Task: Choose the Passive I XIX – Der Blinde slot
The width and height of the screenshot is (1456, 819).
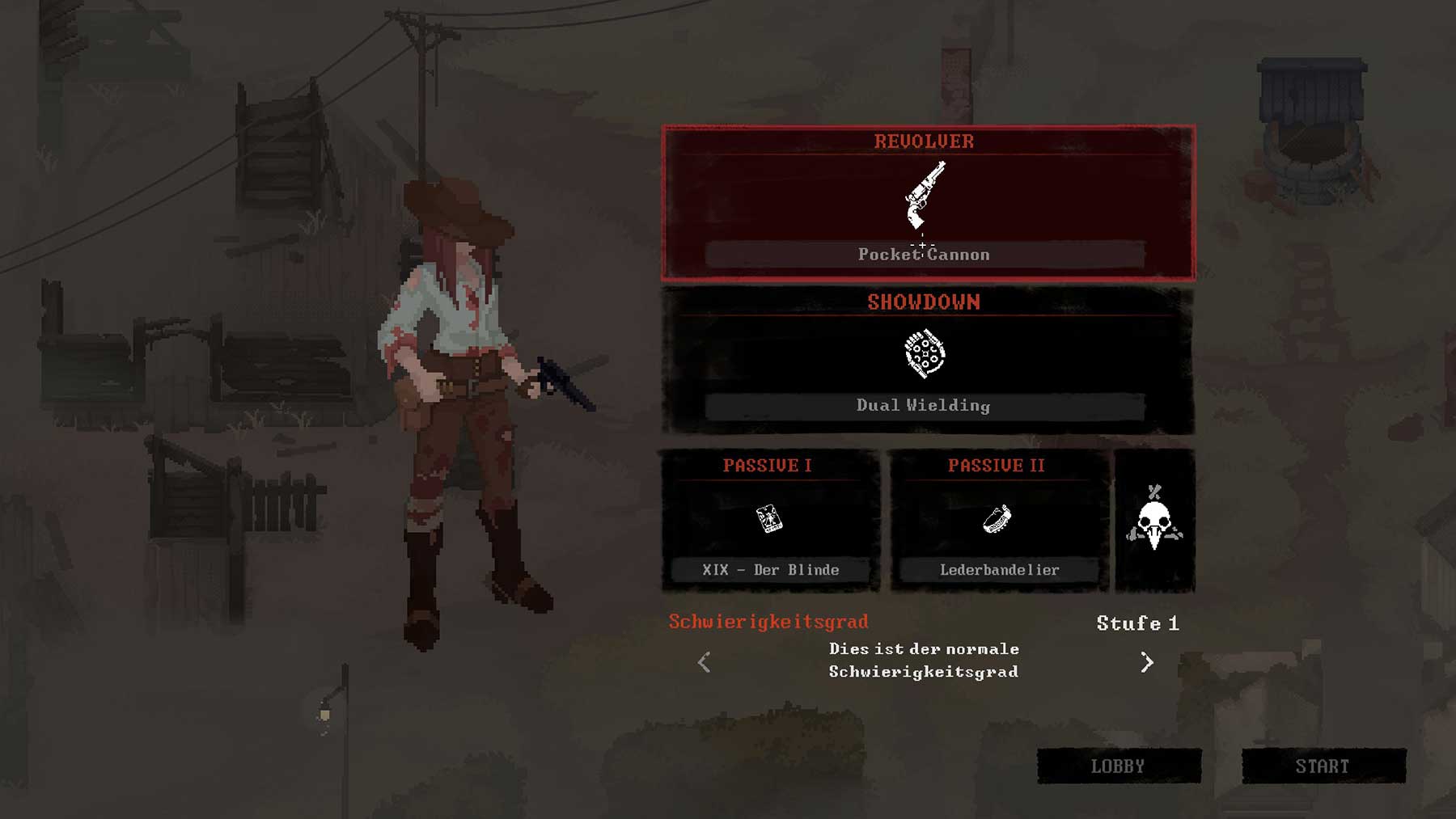Action: tap(769, 521)
